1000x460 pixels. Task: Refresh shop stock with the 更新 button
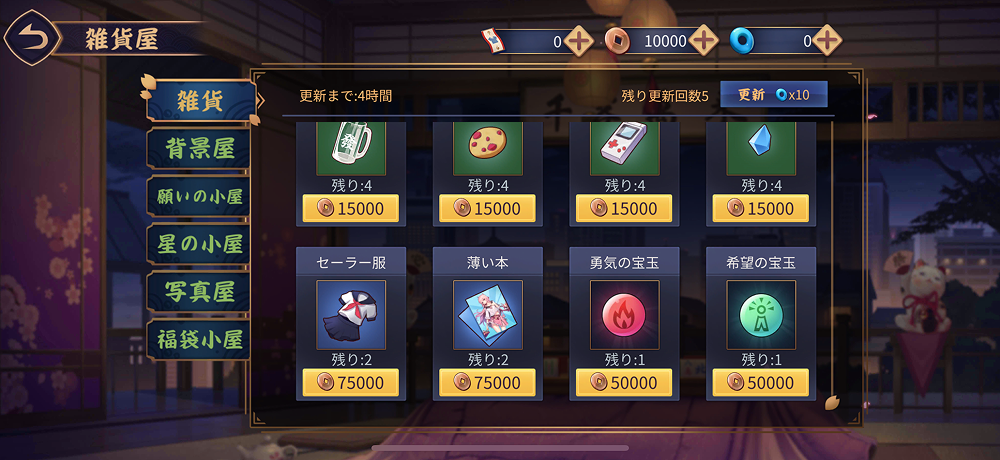pos(773,95)
